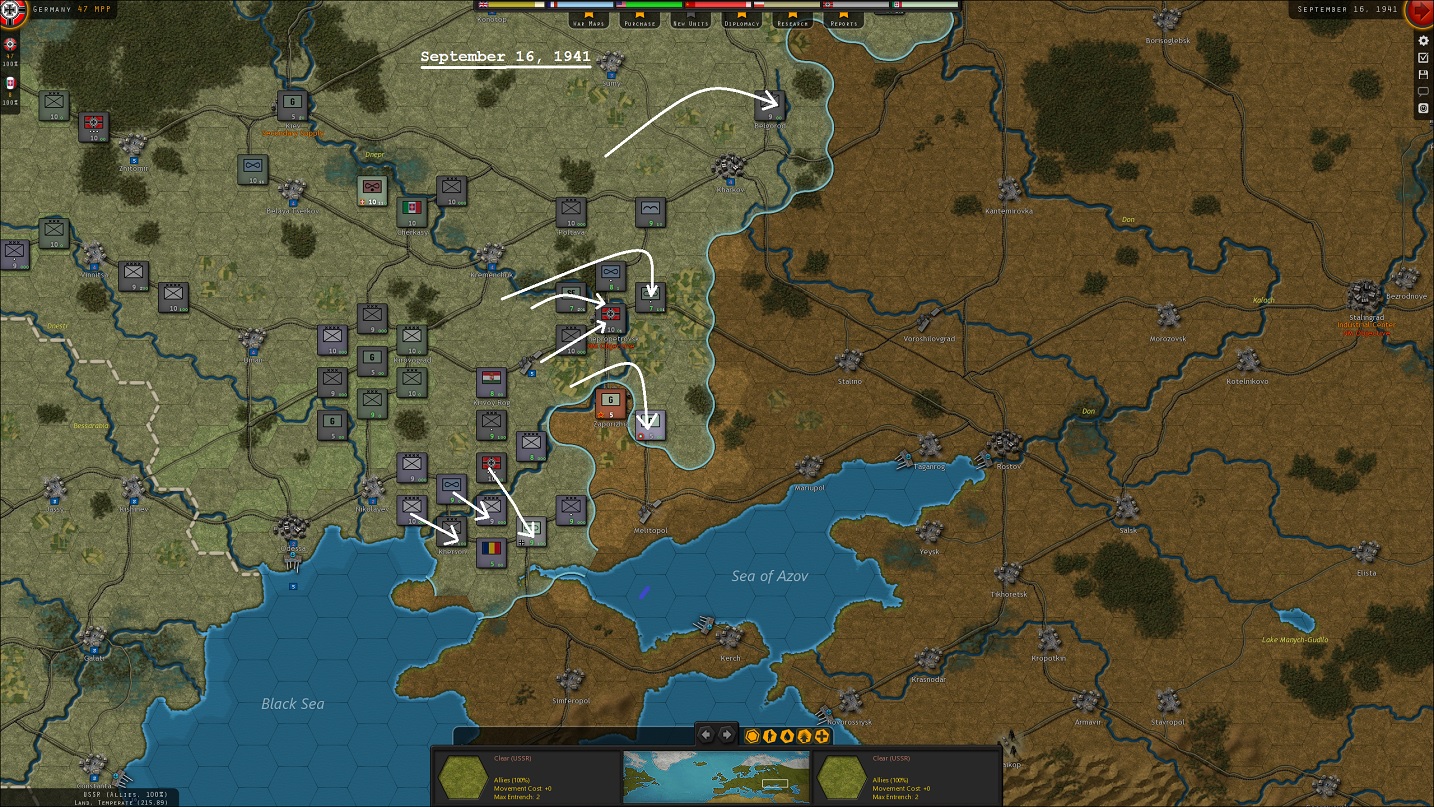This screenshot has width=1434, height=807.
Task: Select the soldier unit hex icon
Action: click(770, 735)
